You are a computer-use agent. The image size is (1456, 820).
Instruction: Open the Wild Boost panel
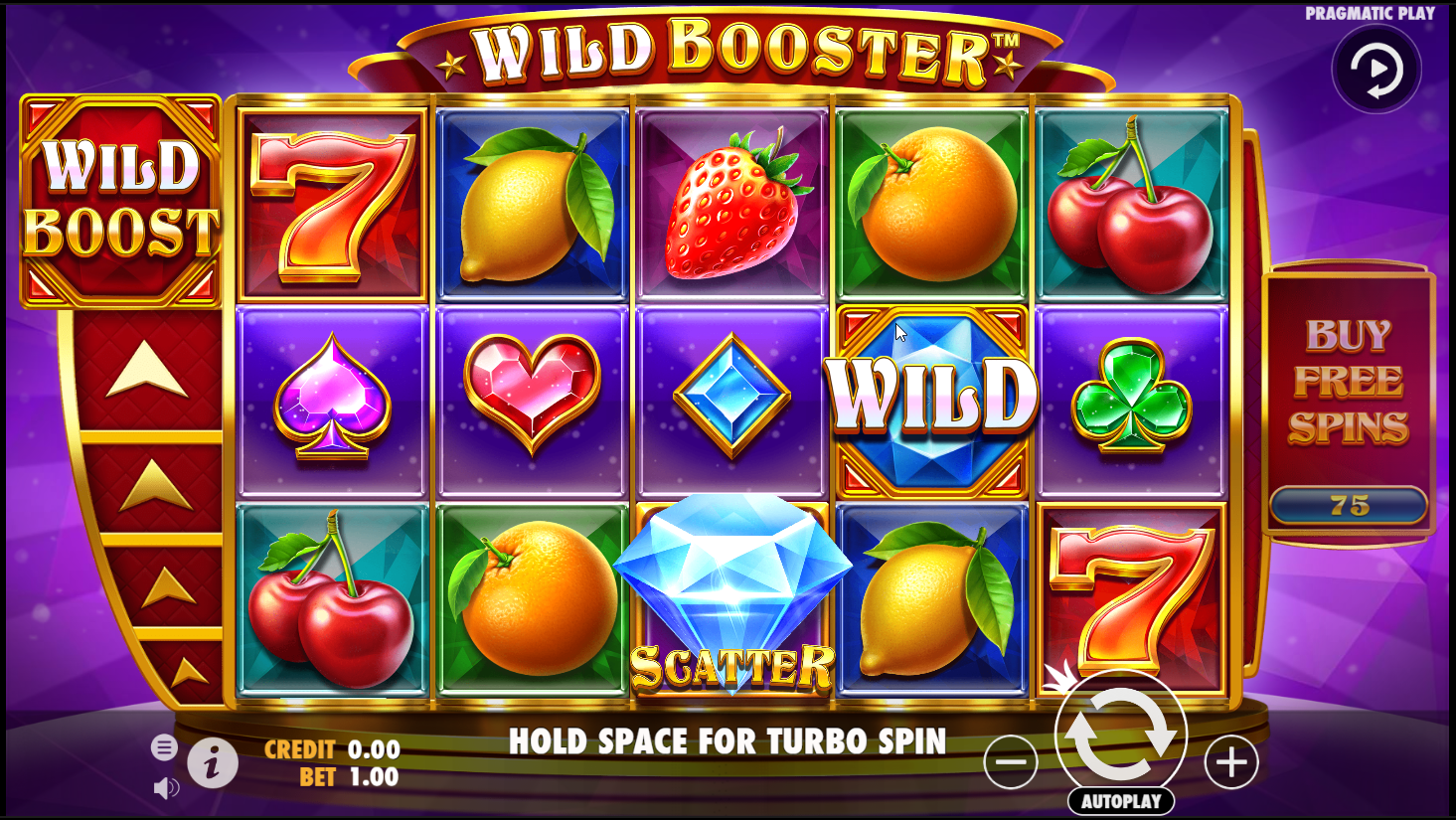[121, 197]
